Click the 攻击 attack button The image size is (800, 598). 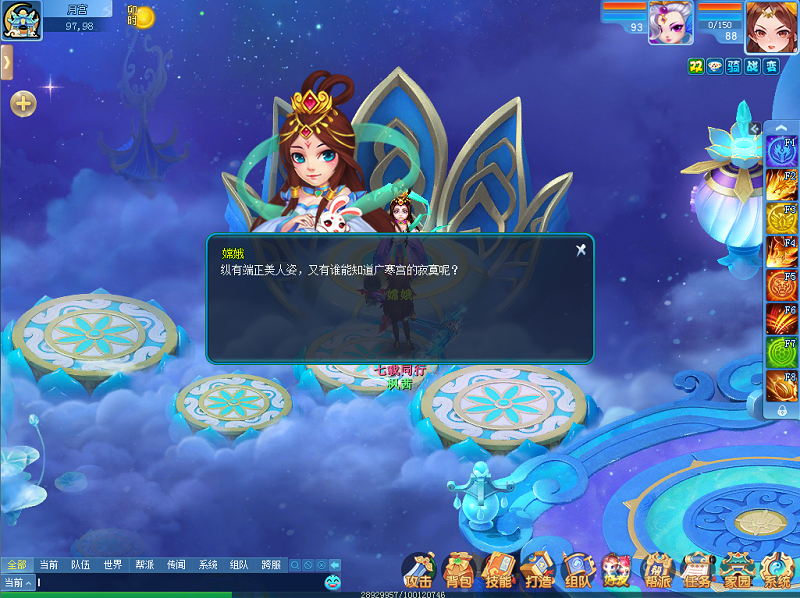tap(418, 571)
